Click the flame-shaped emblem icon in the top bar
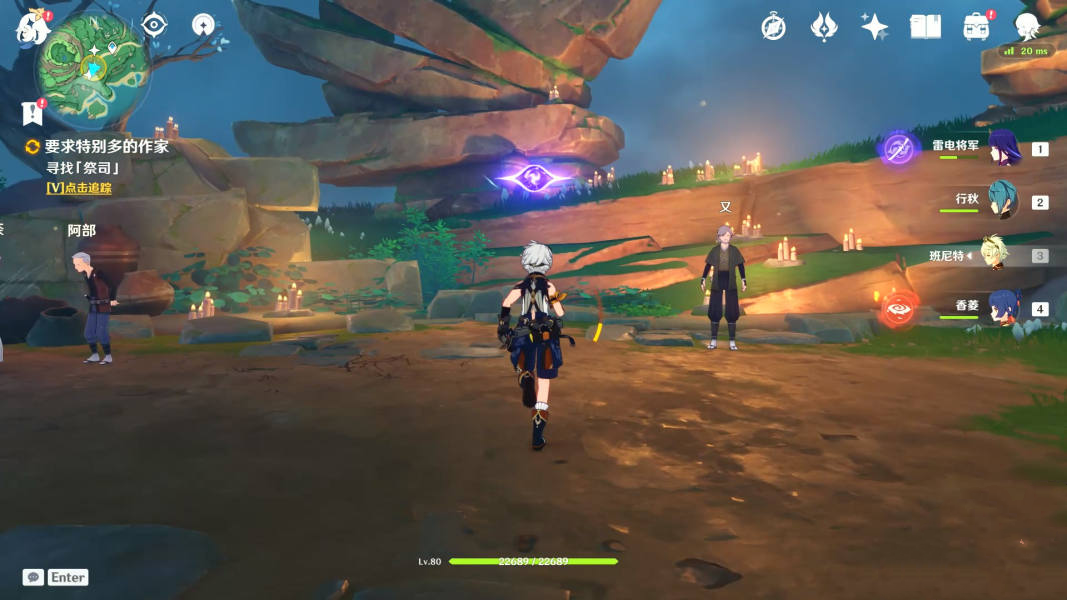 pos(823,27)
